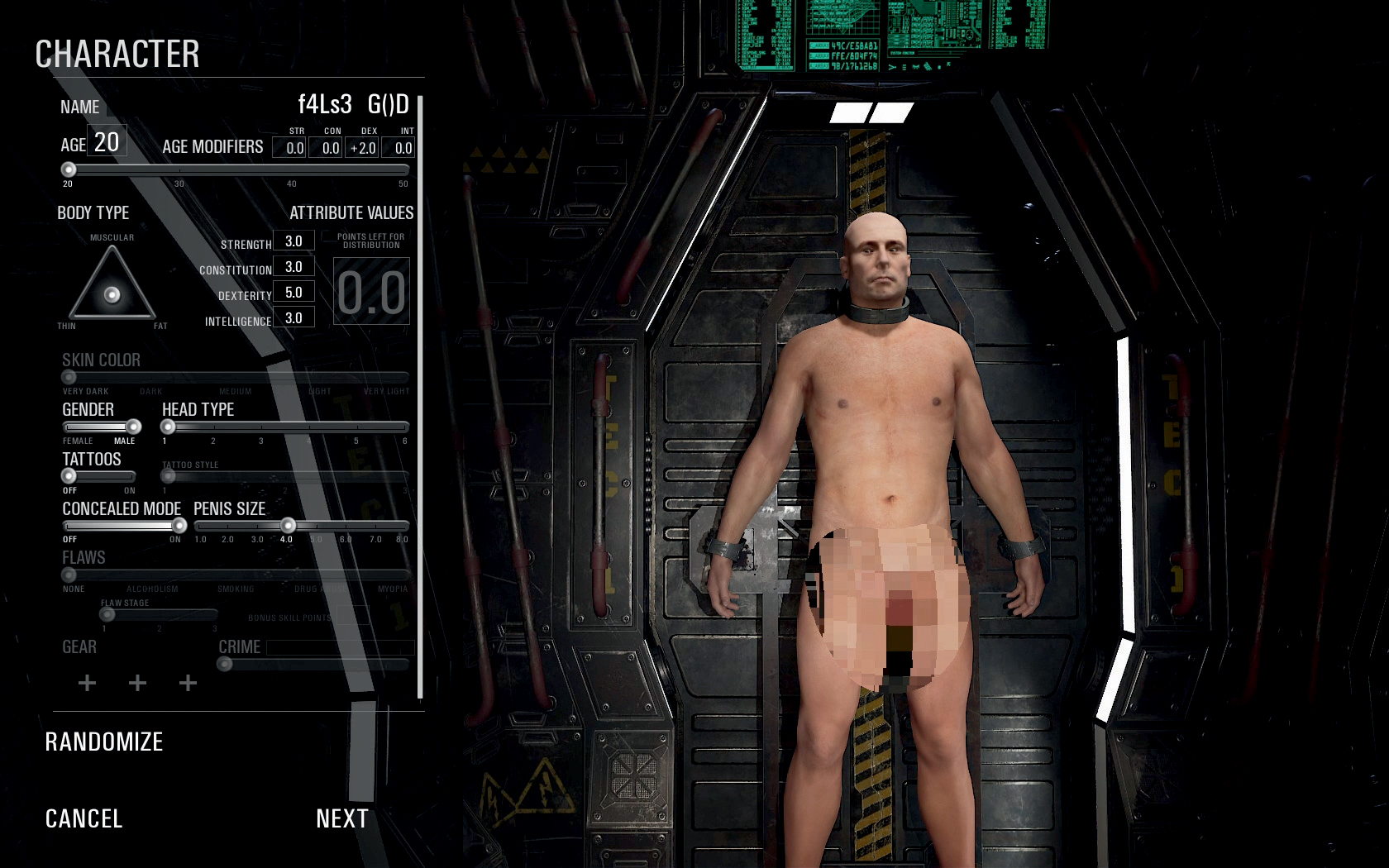This screenshot has width=1389, height=868.
Task: Select the Constitution attribute value box
Action: (x=294, y=267)
